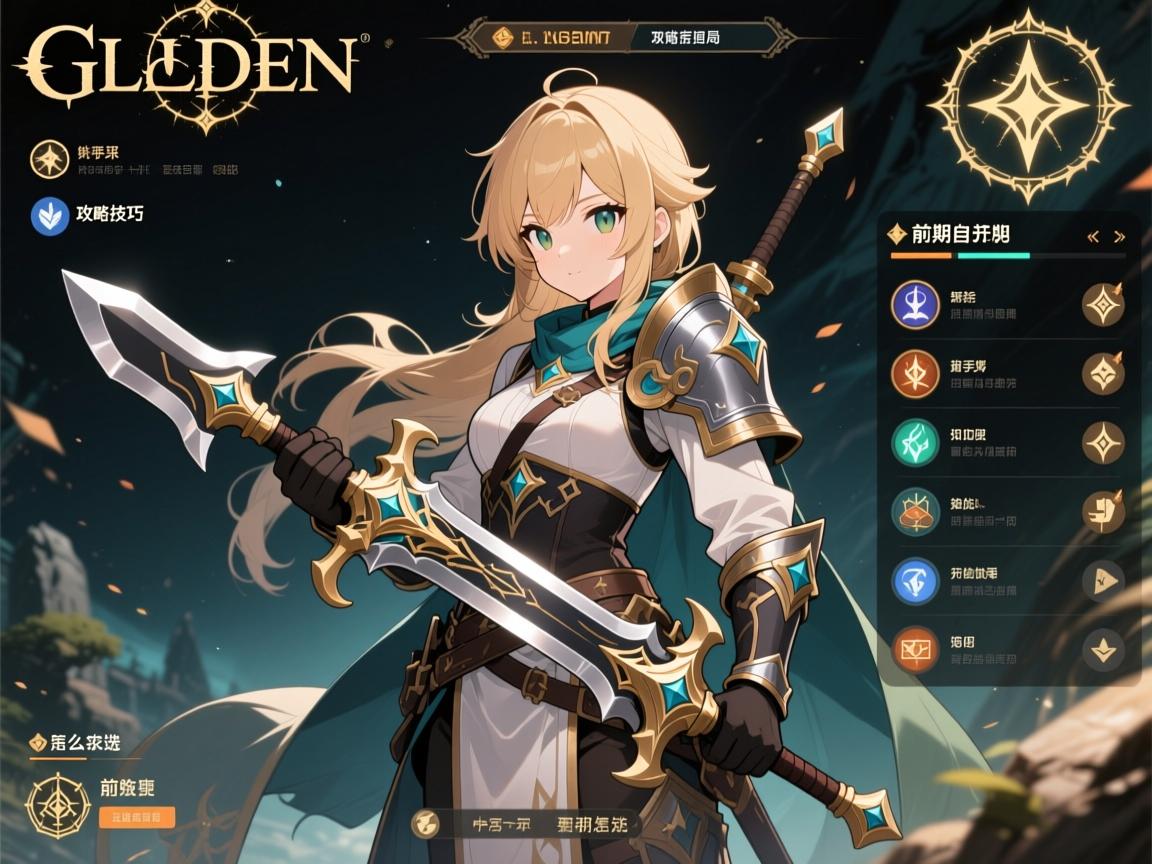Image resolution: width=1152 pixels, height=864 pixels.
Task: Click the orange button at bottom left
Action: (137, 817)
